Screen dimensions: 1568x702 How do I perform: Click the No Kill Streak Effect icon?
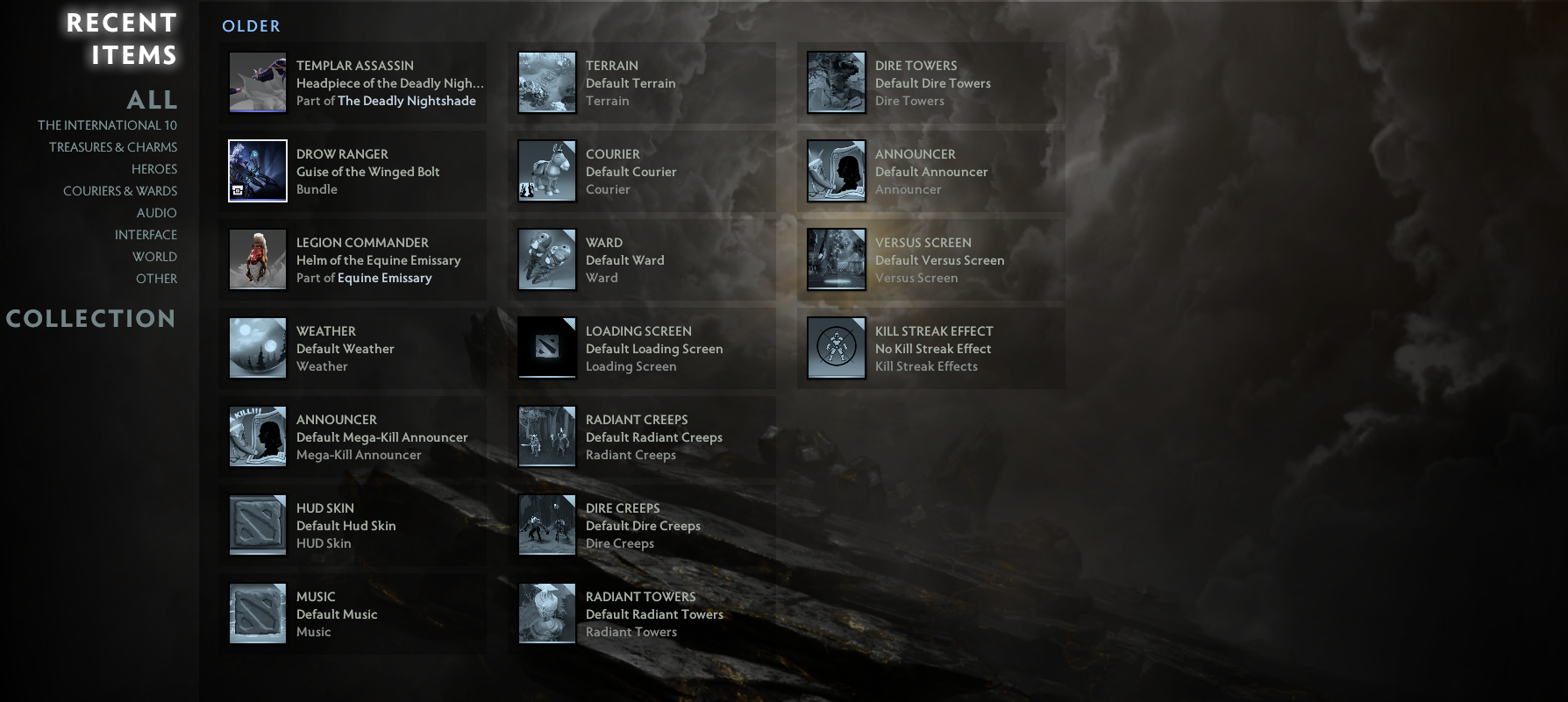click(835, 347)
